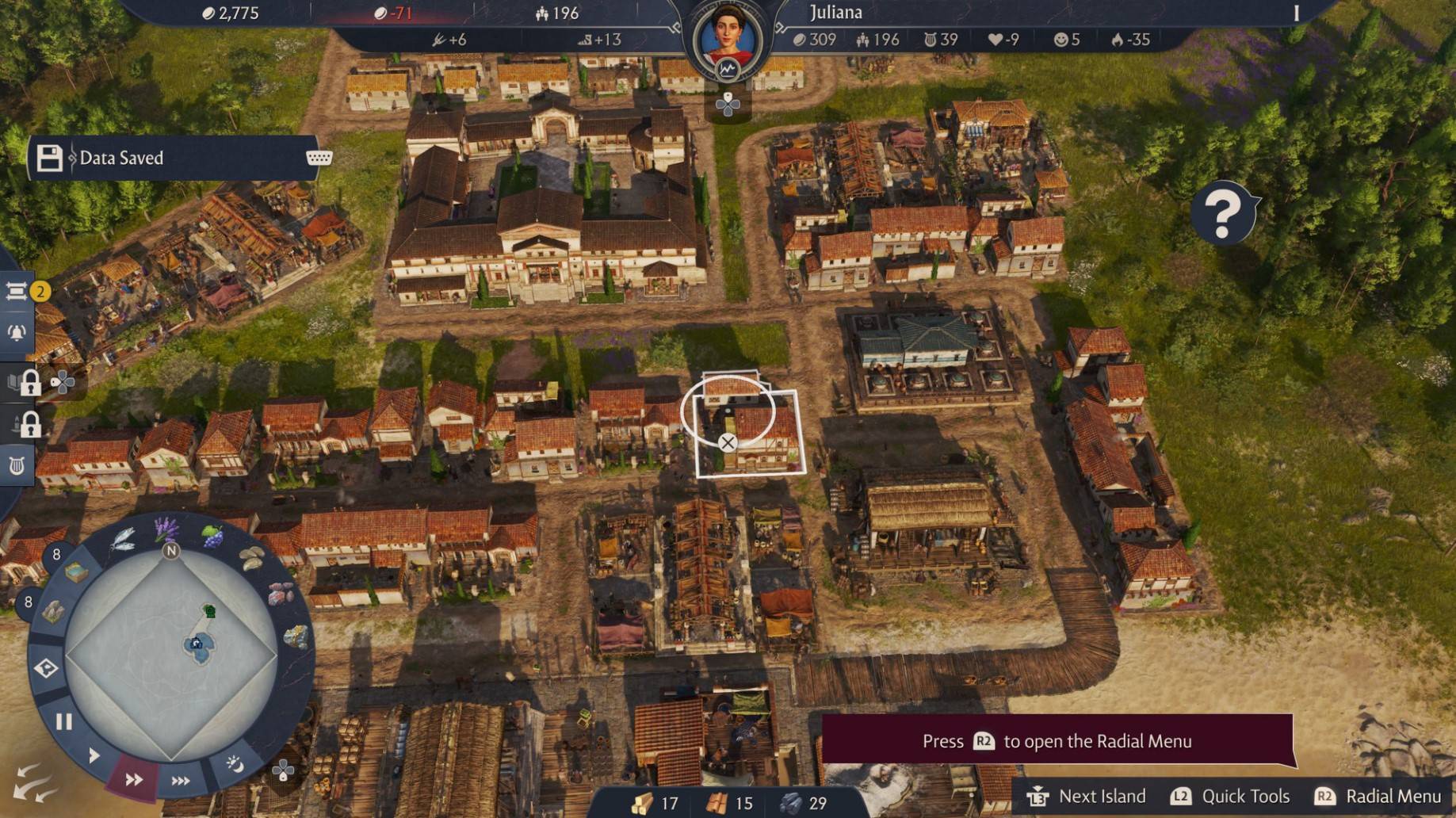Toggle the day and night cycle
This screenshot has width=1456, height=818.
click(235, 763)
